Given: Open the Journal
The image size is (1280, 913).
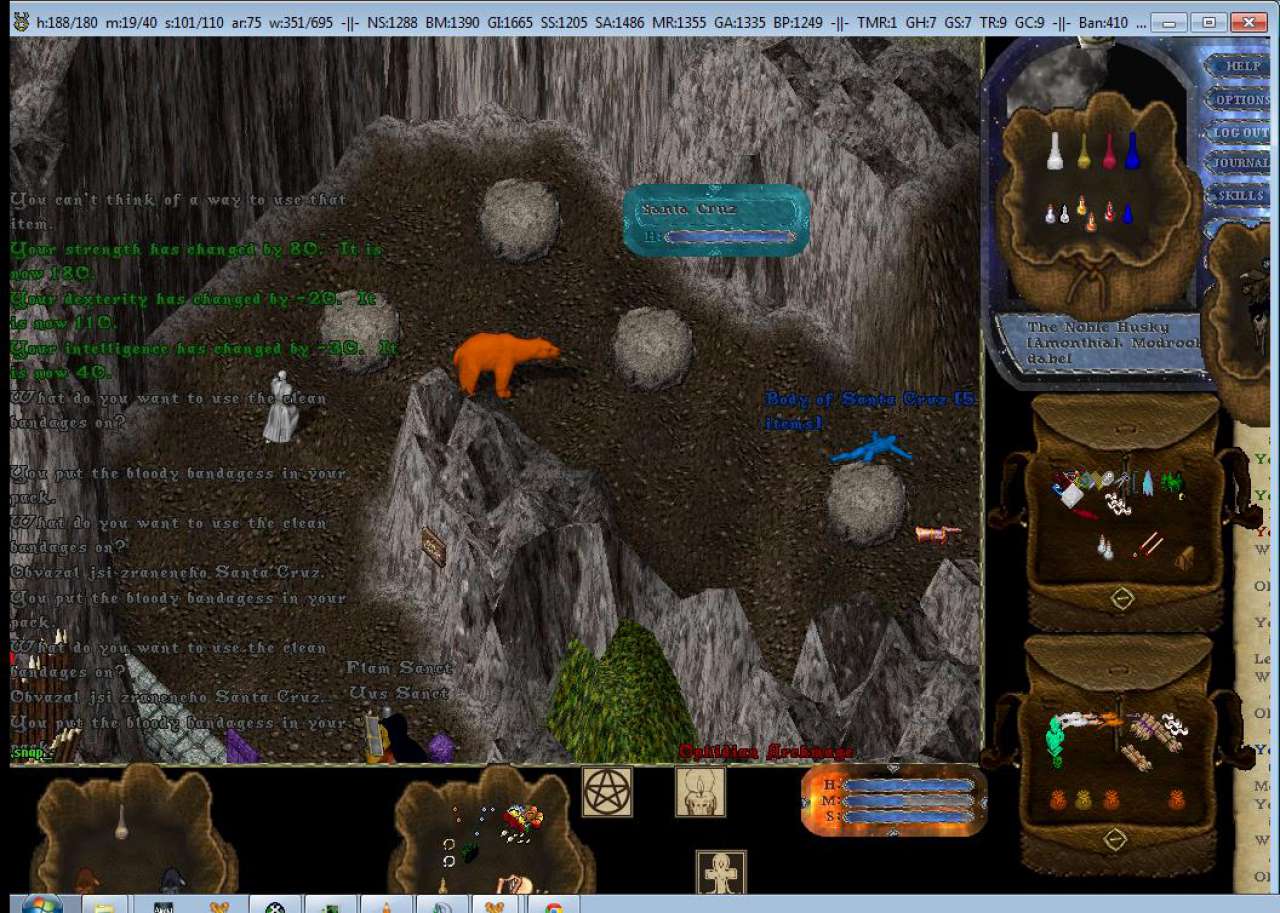Looking at the screenshot, I should [x=1241, y=163].
